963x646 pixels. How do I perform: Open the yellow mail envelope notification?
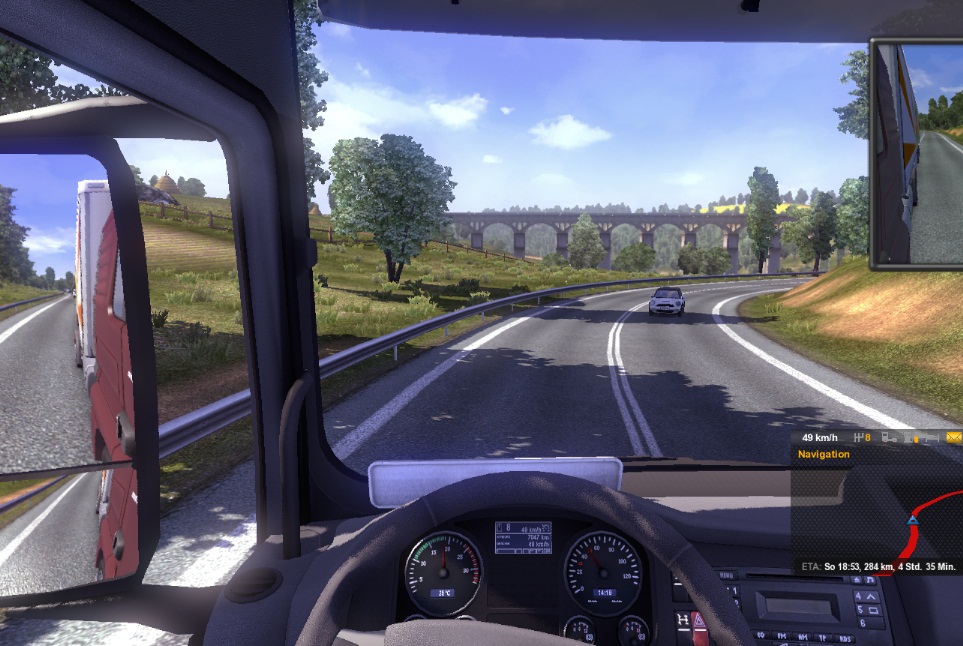click(954, 438)
